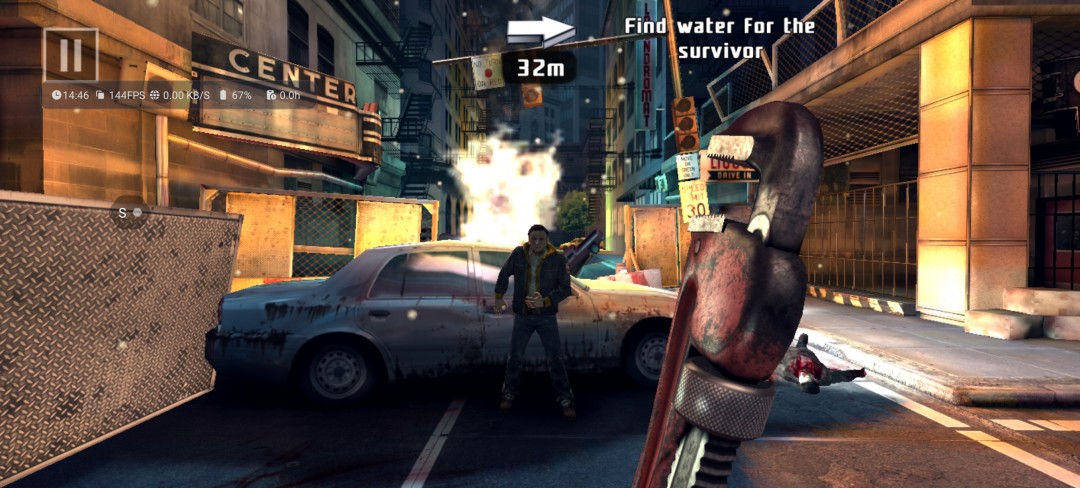Viewport: 1080px width, 488px height.
Task: Select the "Find water for the survivor" objective
Action: pos(720,38)
